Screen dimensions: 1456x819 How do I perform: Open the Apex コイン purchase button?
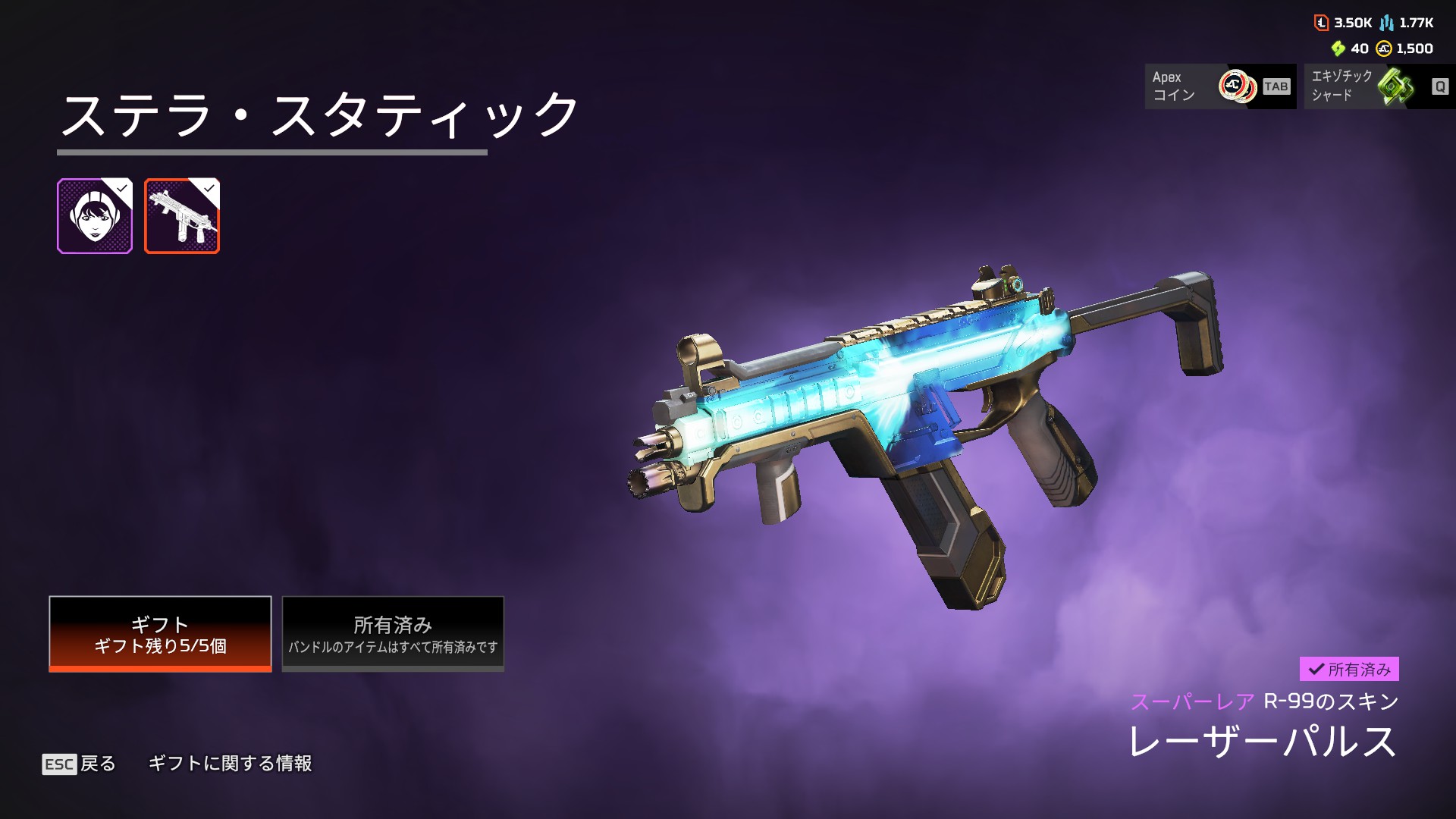coord(1220,86)
